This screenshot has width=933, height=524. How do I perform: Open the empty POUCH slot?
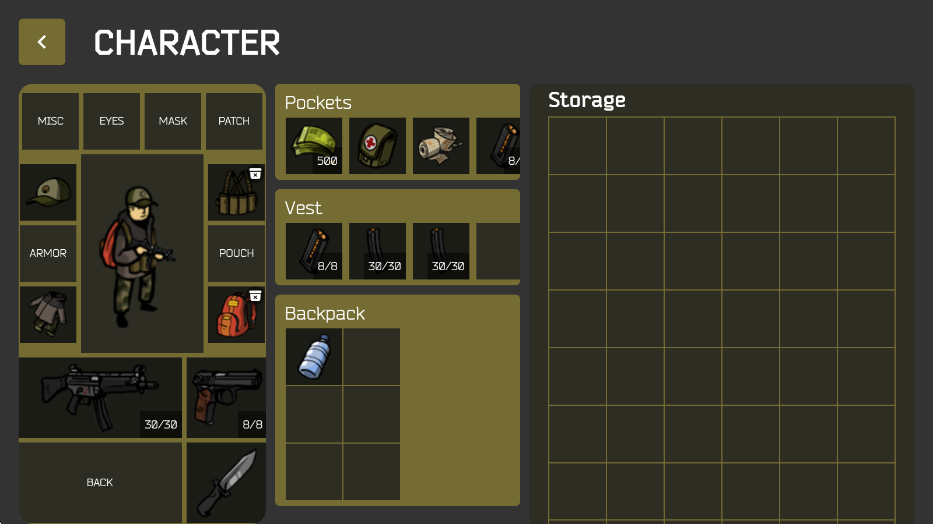click(x=236, y=253)
